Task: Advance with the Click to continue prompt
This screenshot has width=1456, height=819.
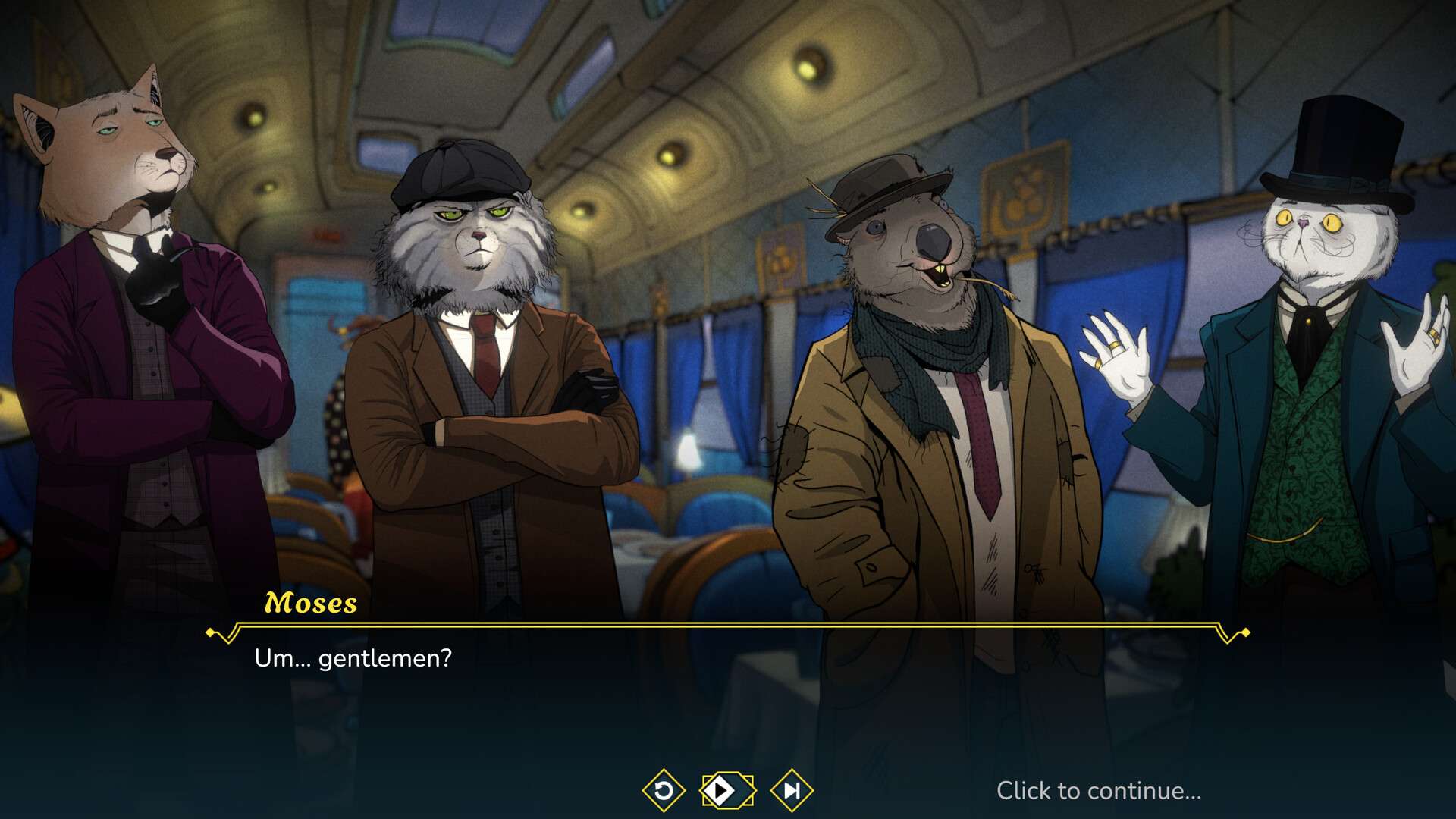Action: click(1098, 791)
